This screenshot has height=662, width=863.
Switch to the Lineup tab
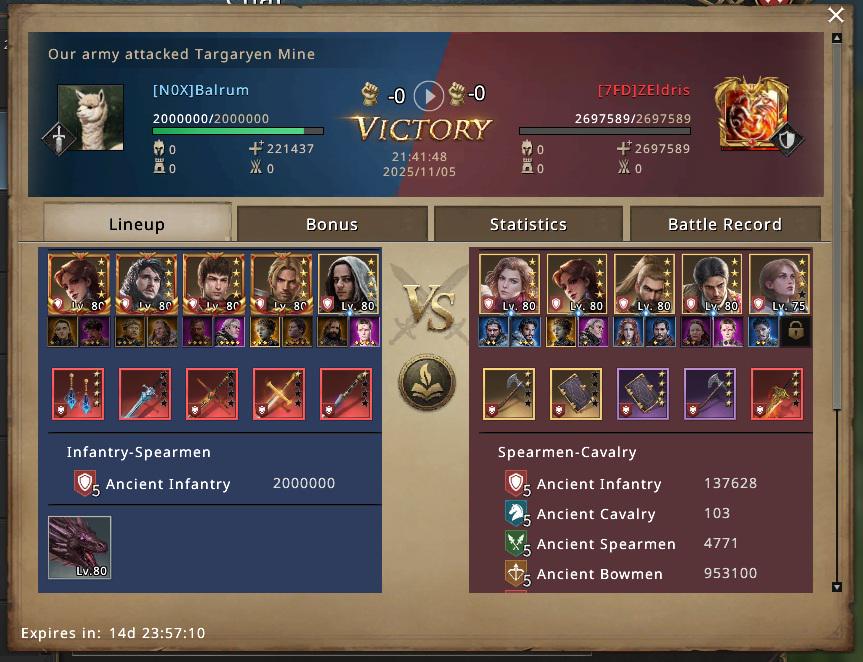click(x=137, y=224)
